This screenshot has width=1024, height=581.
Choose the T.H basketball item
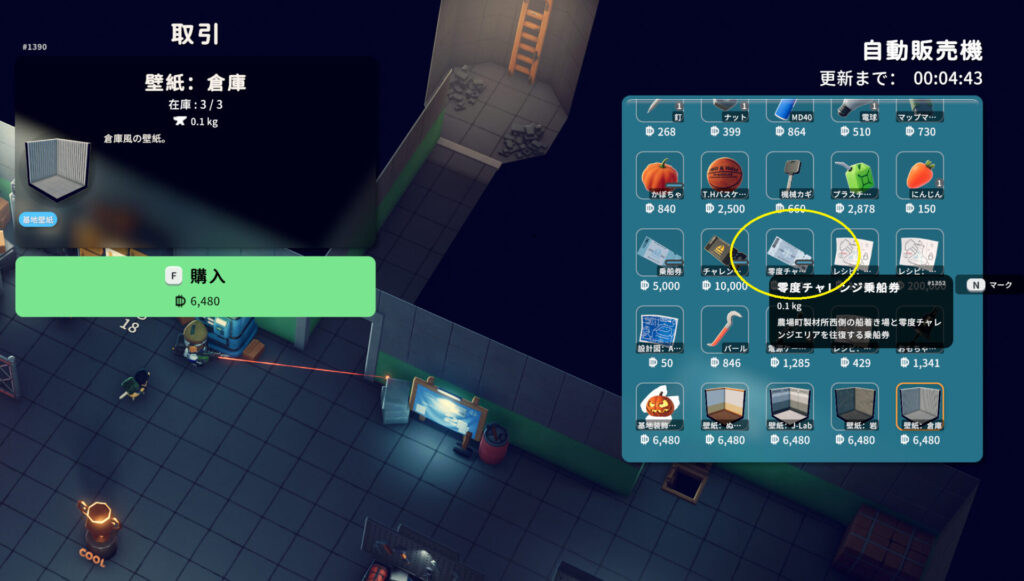725,175
